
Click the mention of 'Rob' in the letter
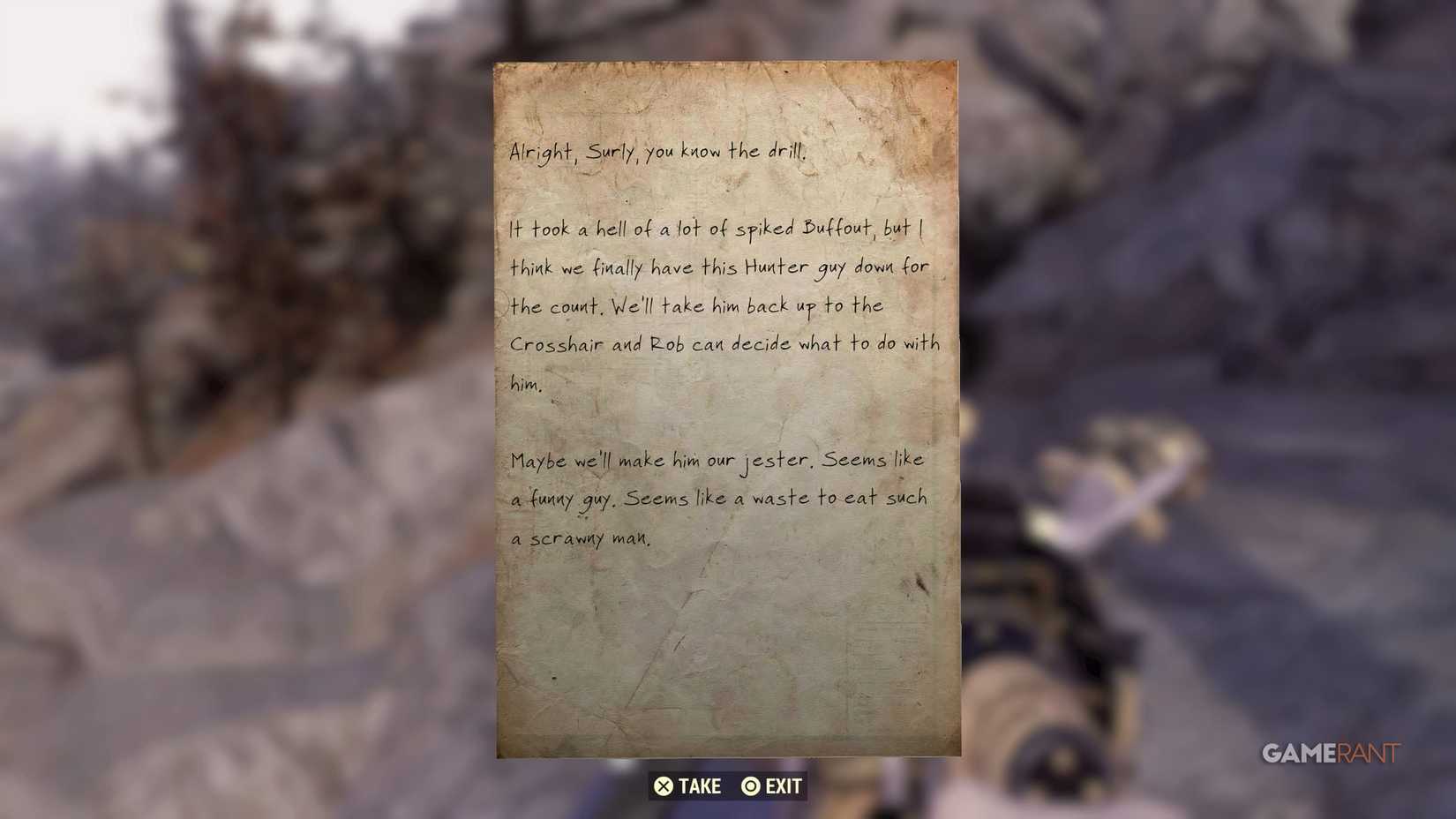[666, 344]
